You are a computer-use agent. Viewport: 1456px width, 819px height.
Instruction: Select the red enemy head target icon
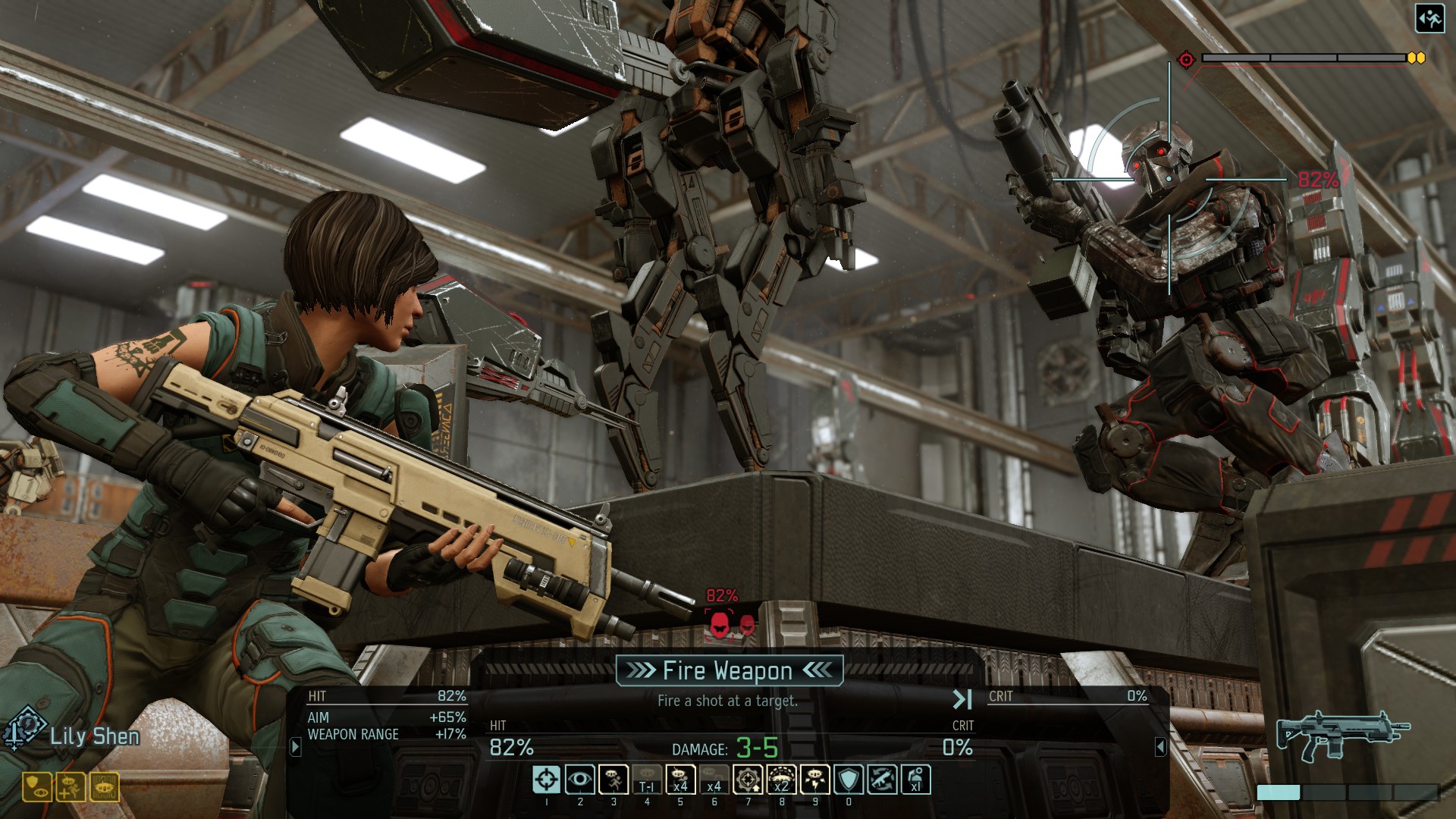tap(719, 624)
